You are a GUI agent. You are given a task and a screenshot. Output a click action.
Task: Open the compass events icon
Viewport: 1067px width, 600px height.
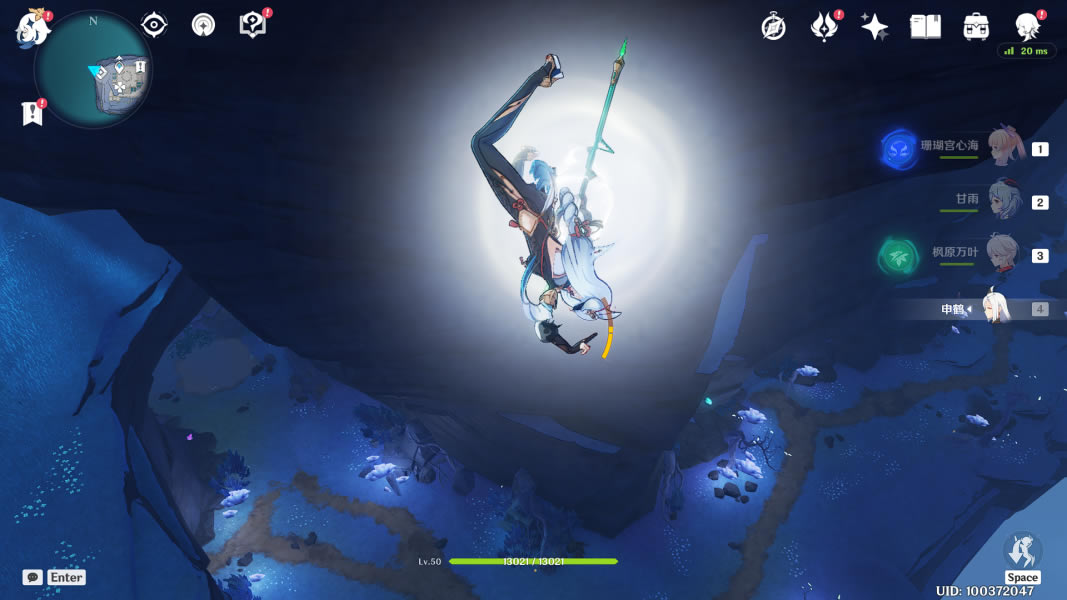773,27
